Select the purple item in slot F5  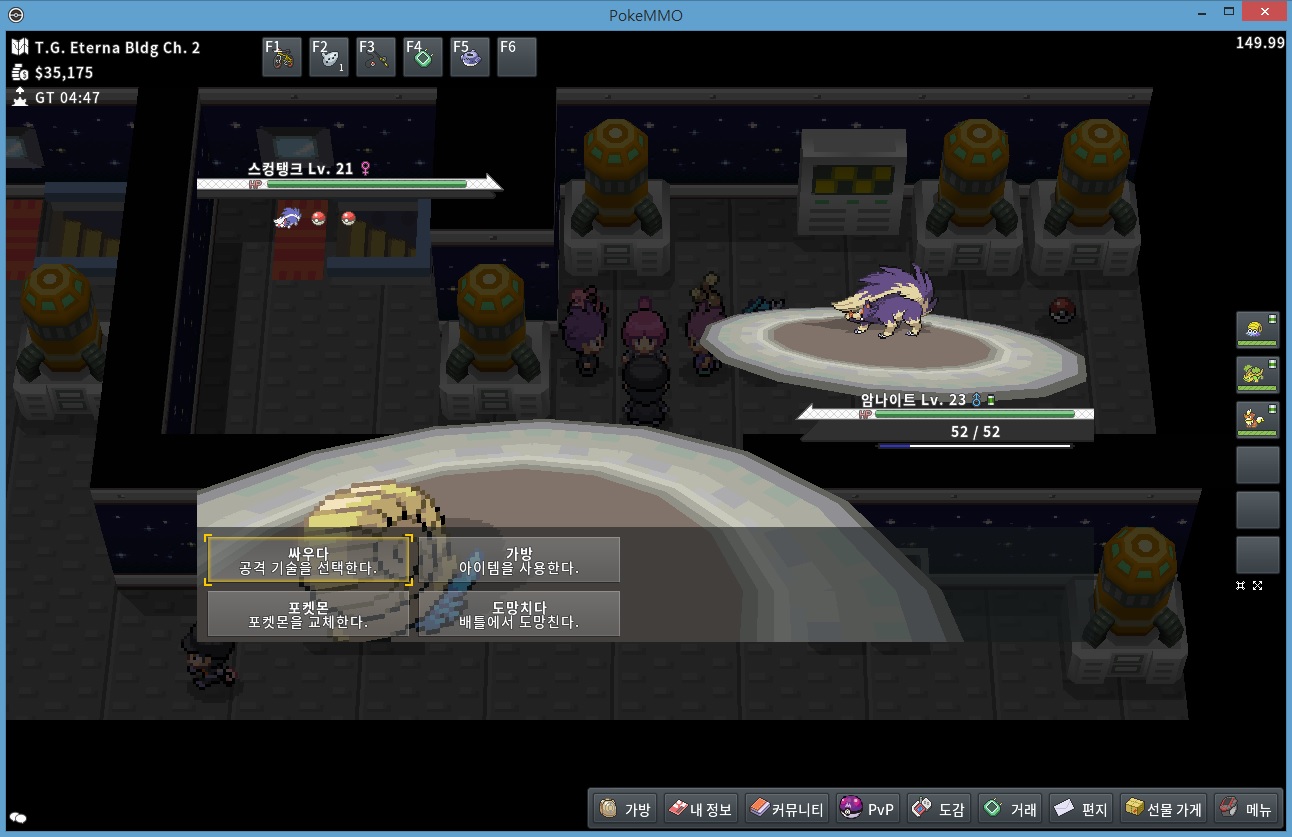[x=470, y=57]
